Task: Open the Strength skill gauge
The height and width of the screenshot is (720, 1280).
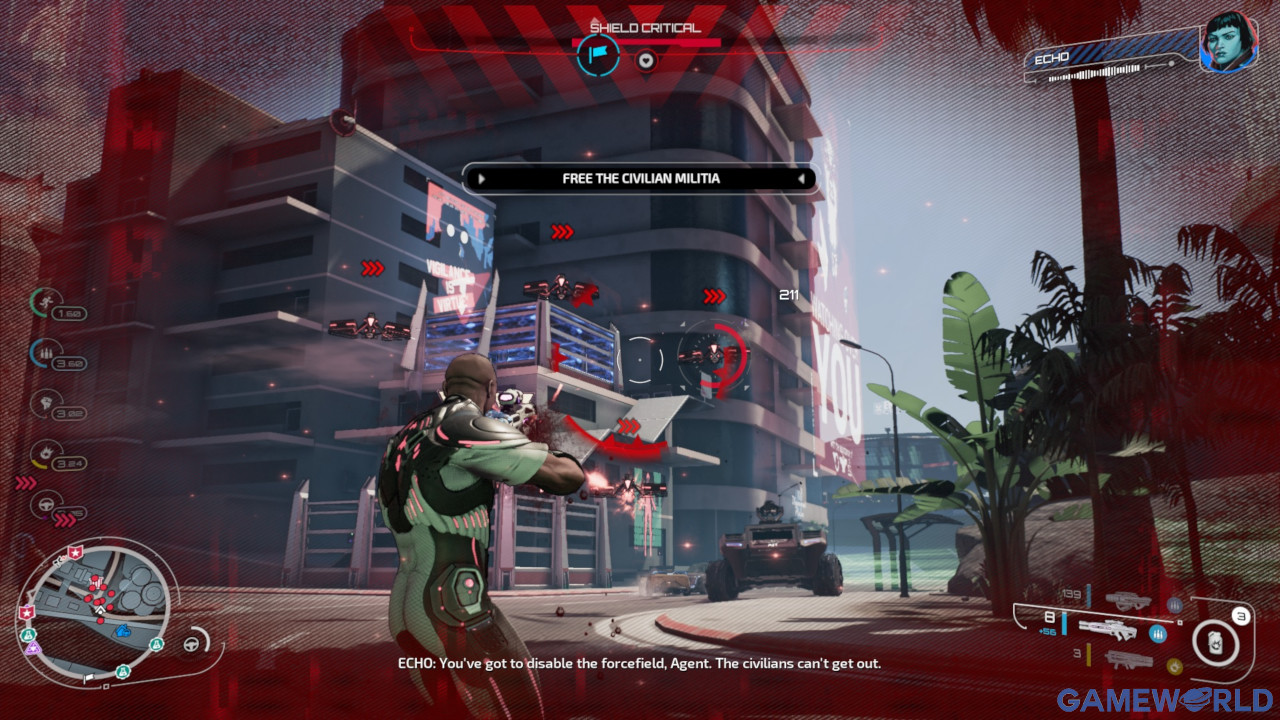Action: click(x=46, y=403)
